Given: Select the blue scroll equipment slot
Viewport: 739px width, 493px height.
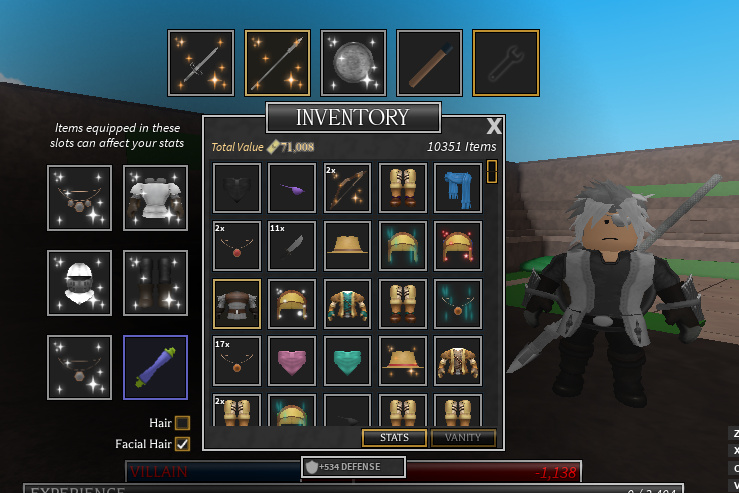Looking at the screenshot, I should pyautogui.click(x=156, y=368).
